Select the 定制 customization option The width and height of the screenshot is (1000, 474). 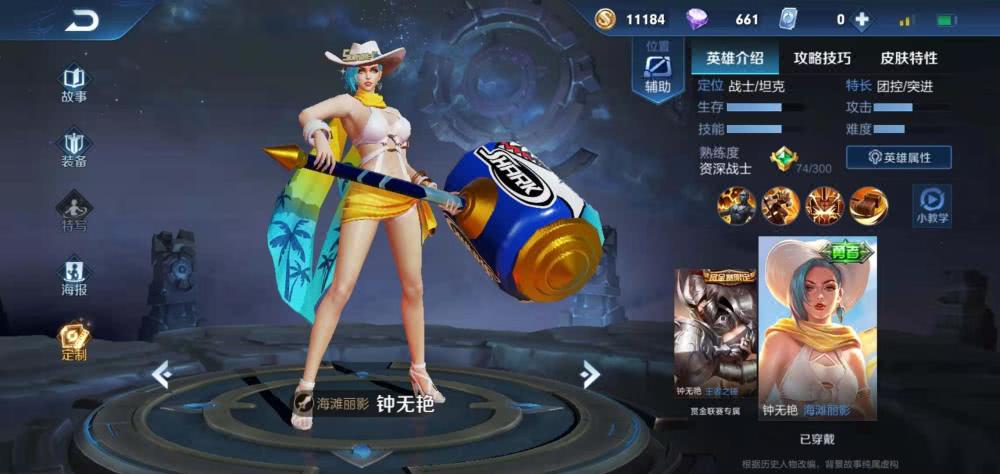pyautogui.click(x=74, y=341)
